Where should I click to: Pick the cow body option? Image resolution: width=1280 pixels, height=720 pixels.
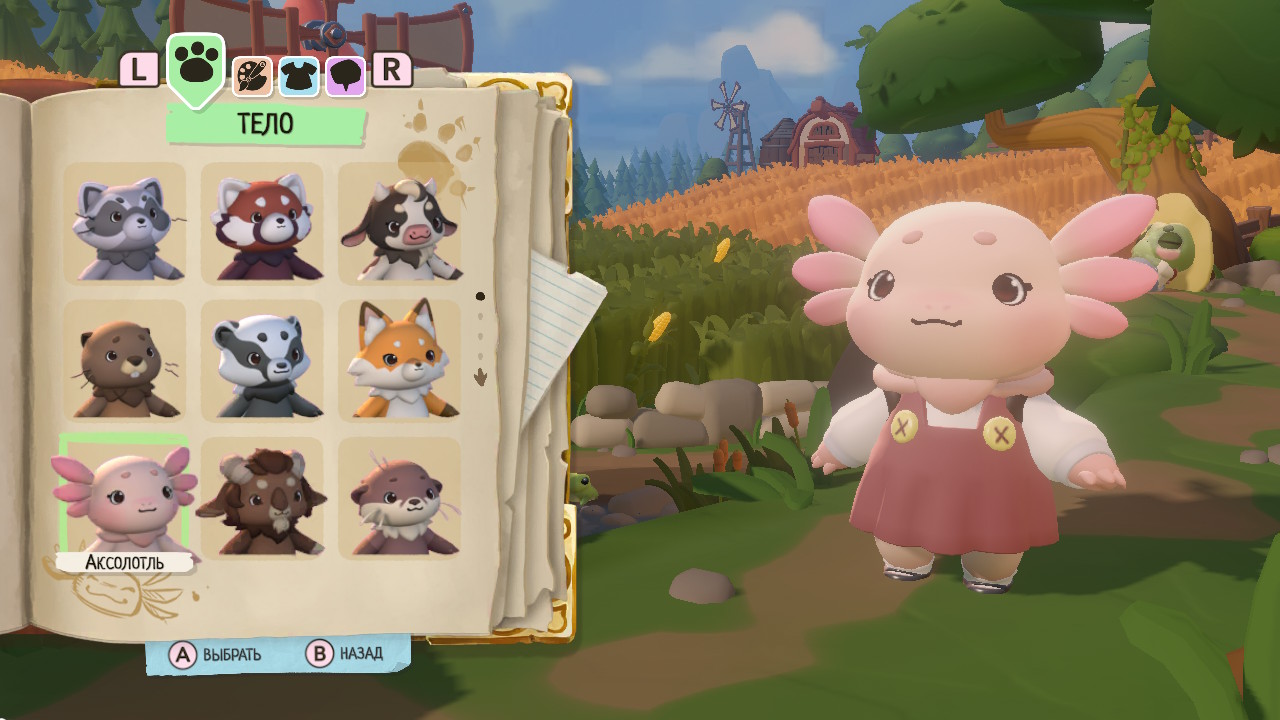(399, 225)
